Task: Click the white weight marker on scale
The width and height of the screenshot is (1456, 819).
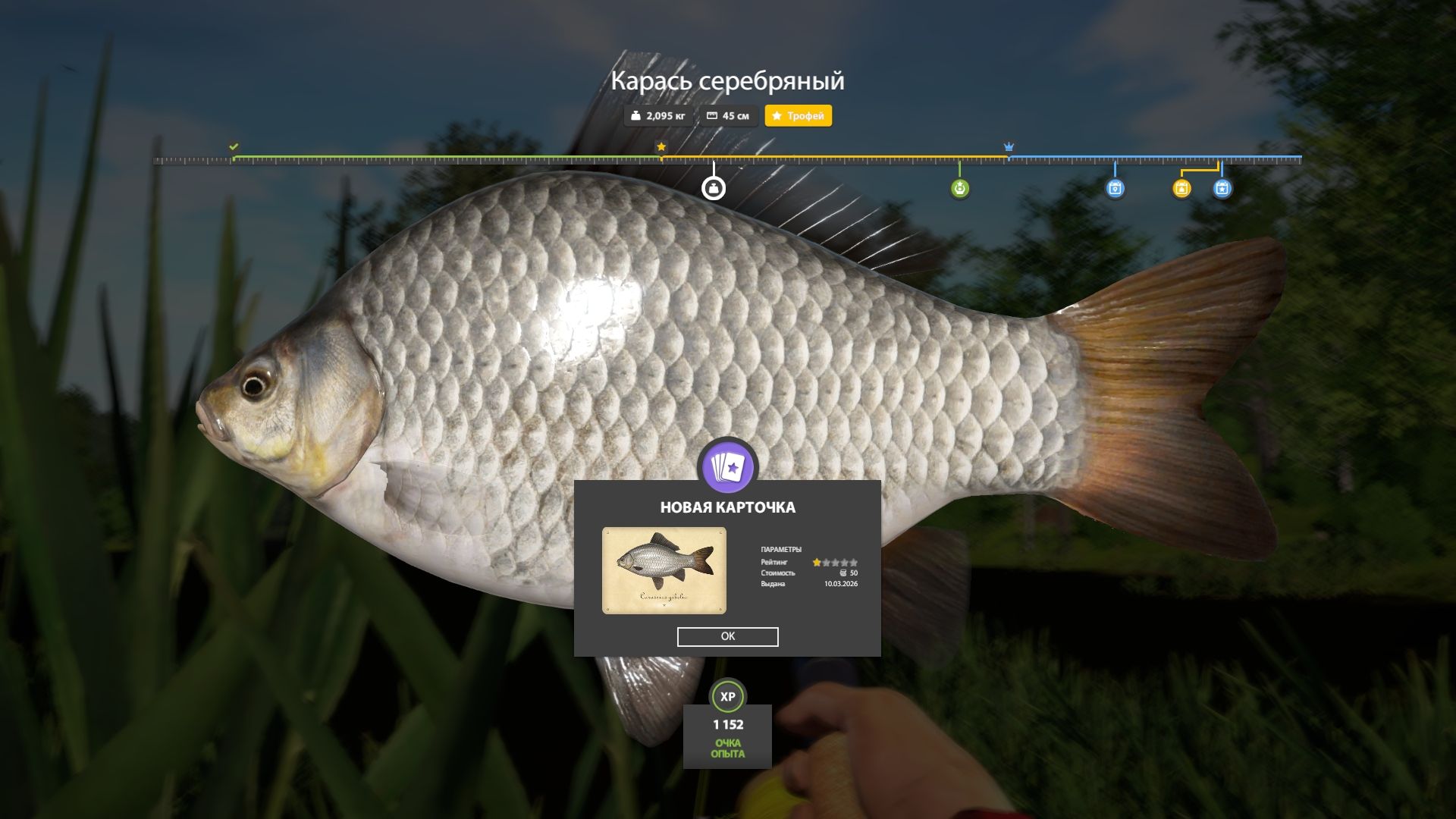Action: (x=713, y=188)
